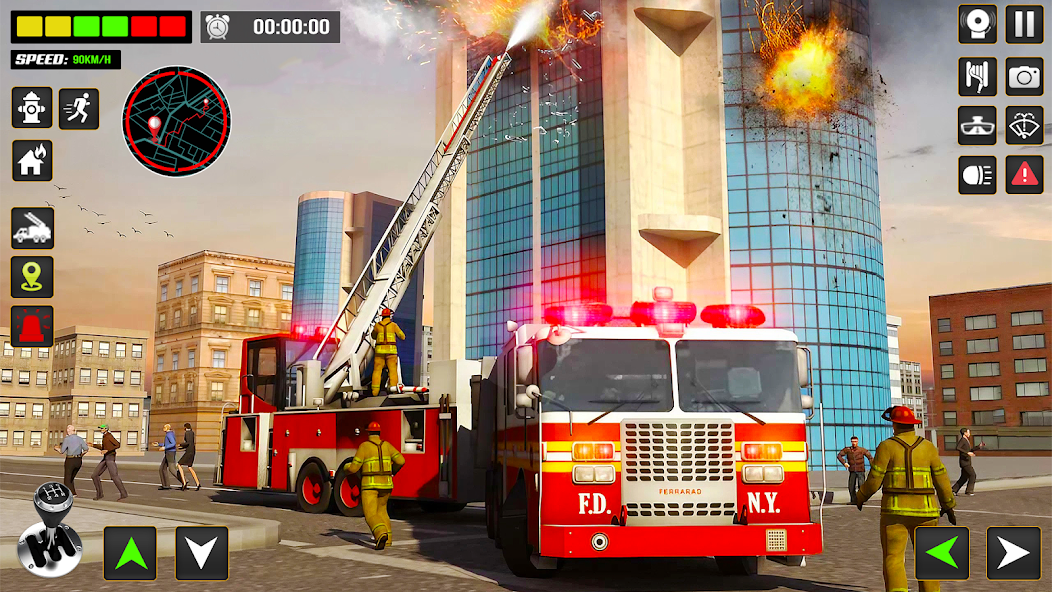Image resolution: width=1052 pixels, height=592 pixels.
Task: Switch view with the camera button
Action: click(1024, 76)
